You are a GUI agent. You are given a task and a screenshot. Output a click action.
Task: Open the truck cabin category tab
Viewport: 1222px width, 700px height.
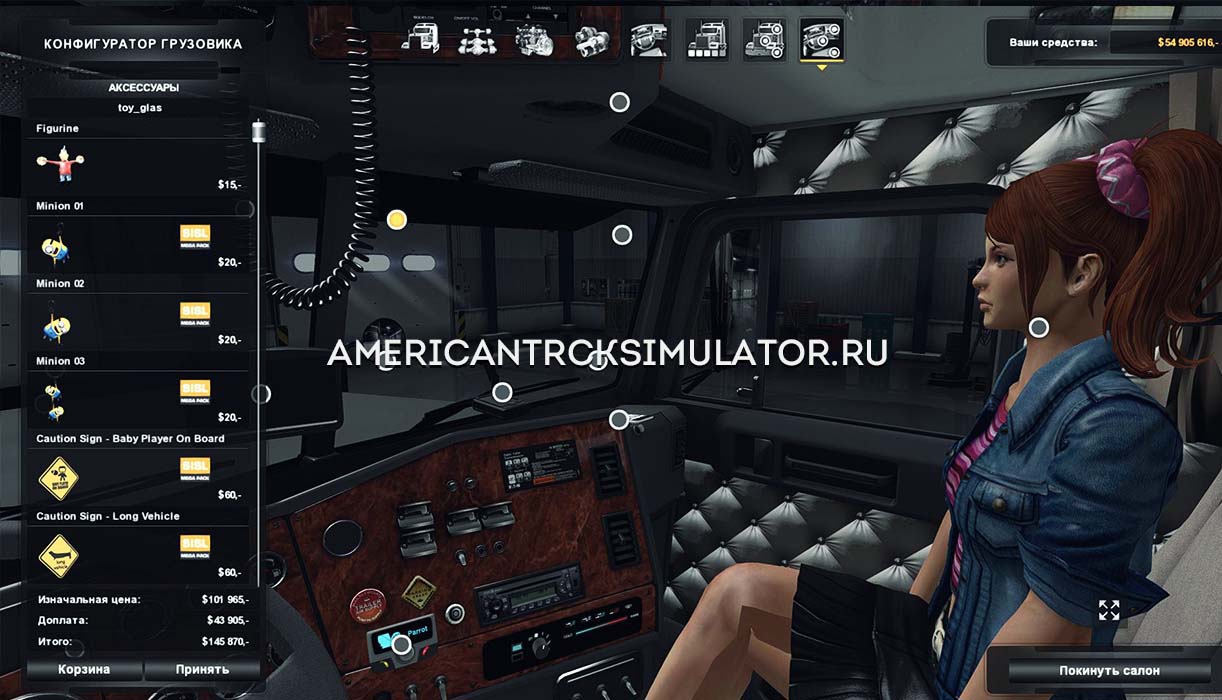(x=421, y=39)
